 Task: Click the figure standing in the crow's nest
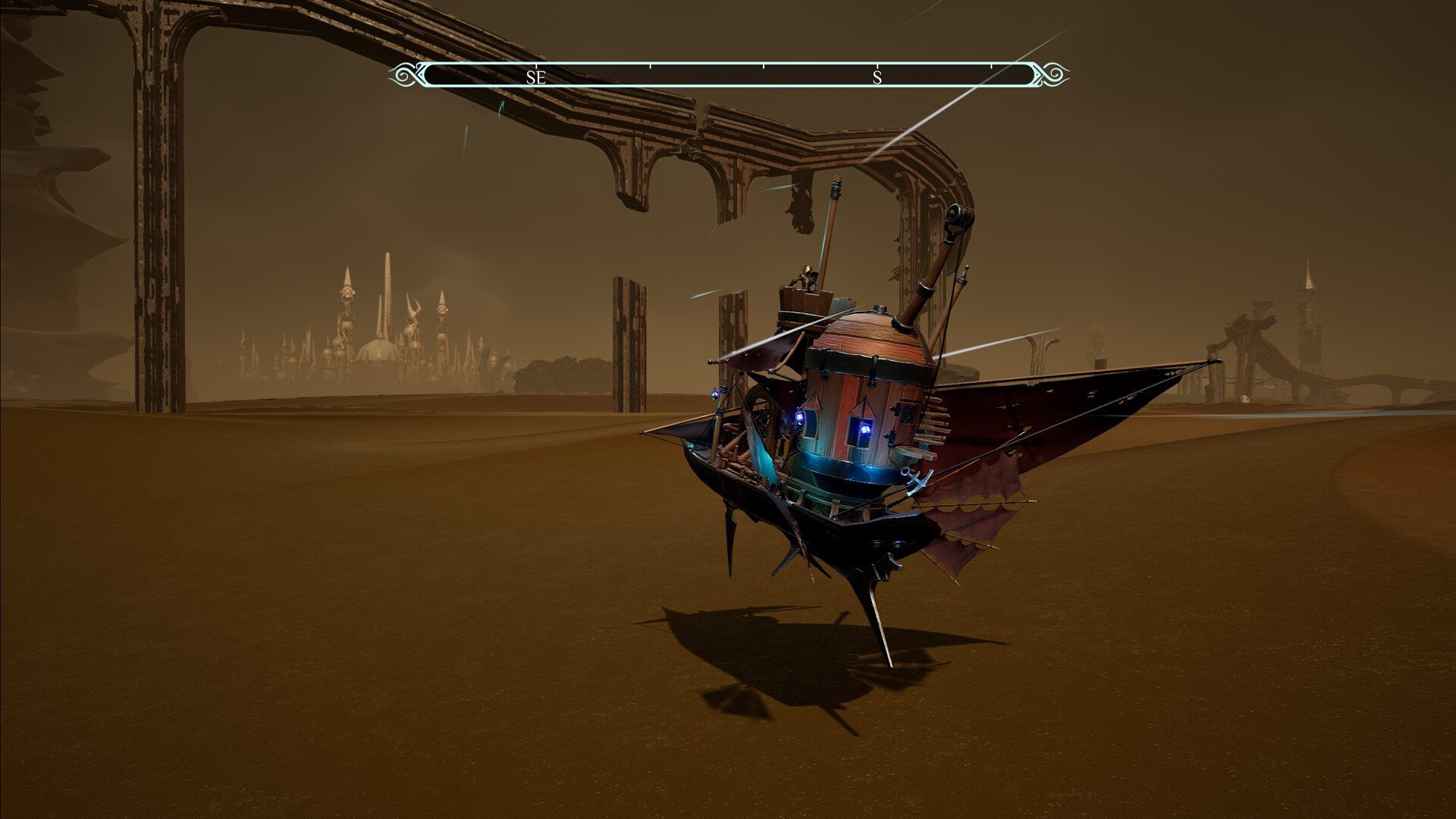click(x=805, y=277)
